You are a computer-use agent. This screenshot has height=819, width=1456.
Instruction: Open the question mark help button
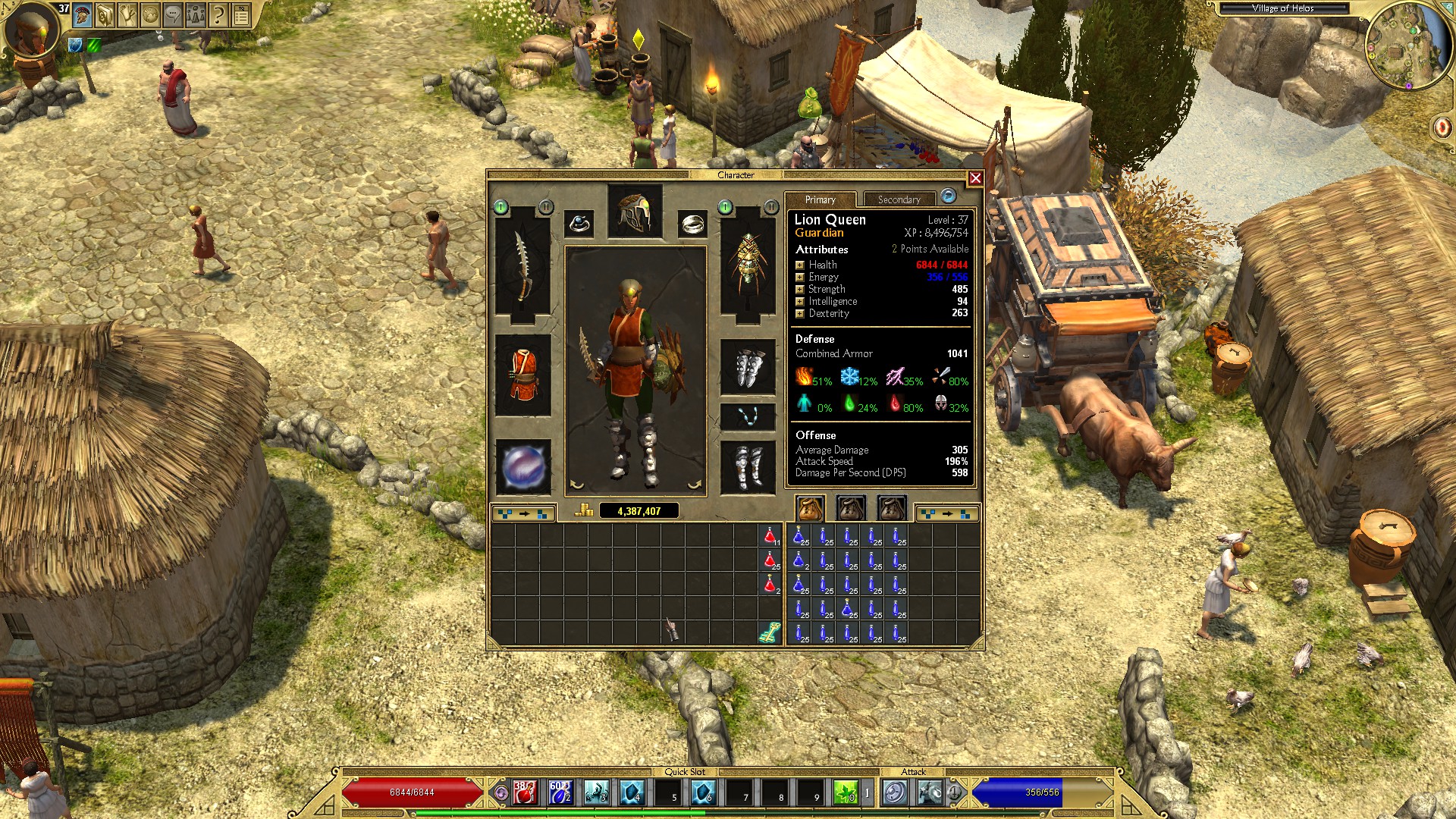click(218, 14)
